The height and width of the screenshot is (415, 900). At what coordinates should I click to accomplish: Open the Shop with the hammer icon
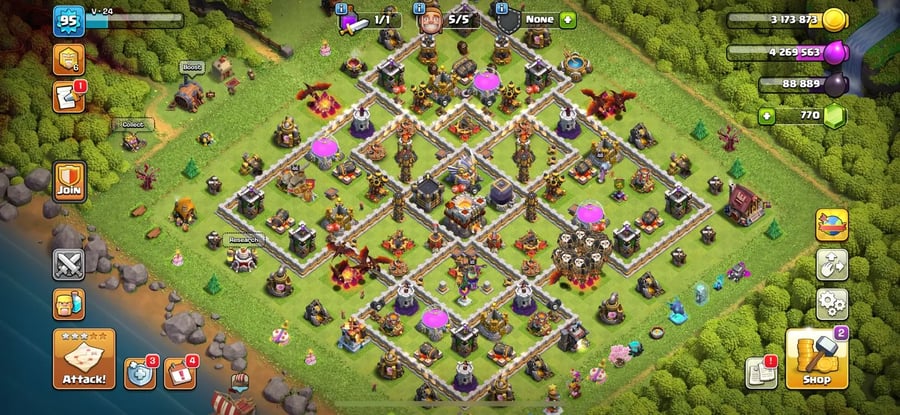[x=816, y=359]
